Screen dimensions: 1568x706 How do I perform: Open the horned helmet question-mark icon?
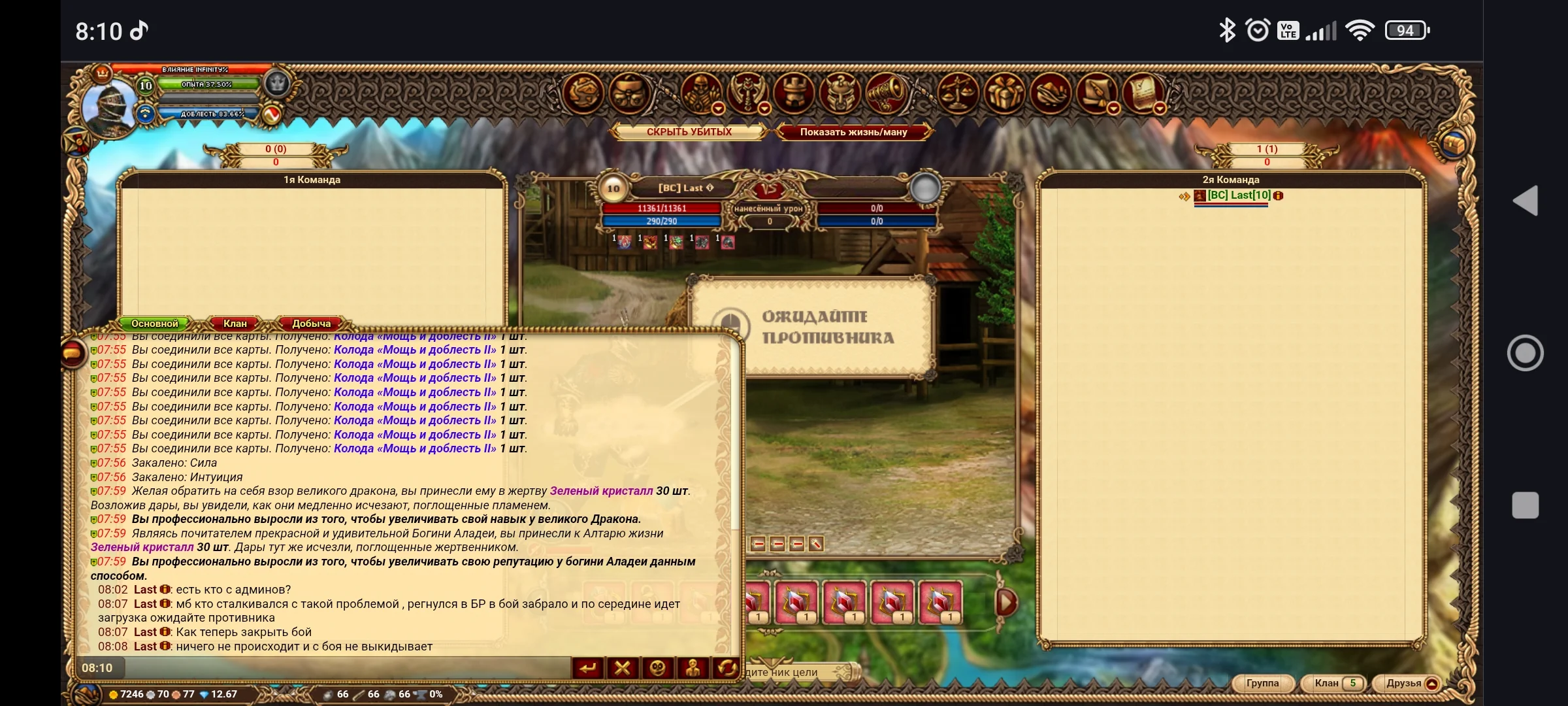[840, 92]
